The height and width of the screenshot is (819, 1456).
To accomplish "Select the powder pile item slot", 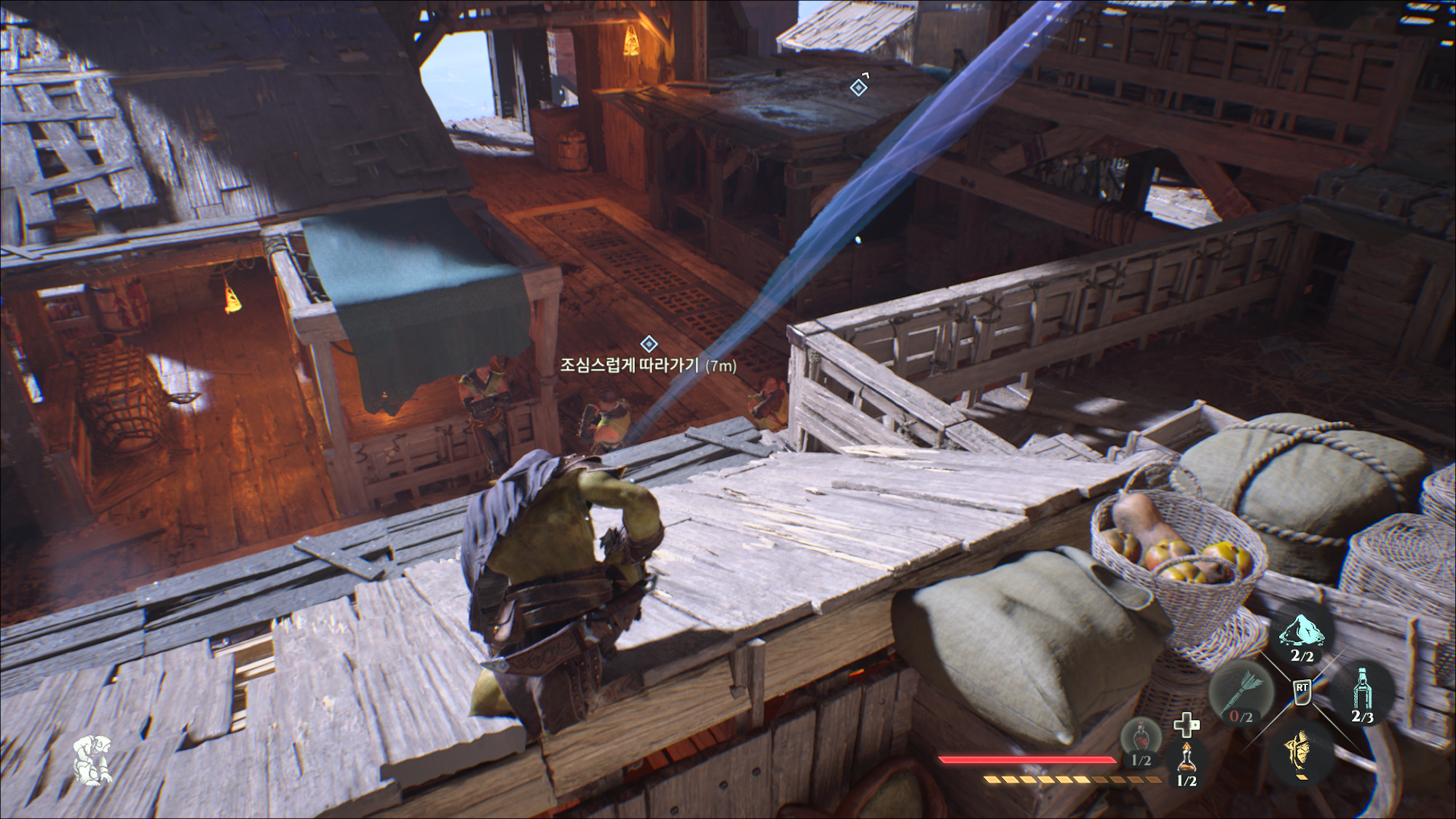I will pyautogui.click(x=1302, y=632).
